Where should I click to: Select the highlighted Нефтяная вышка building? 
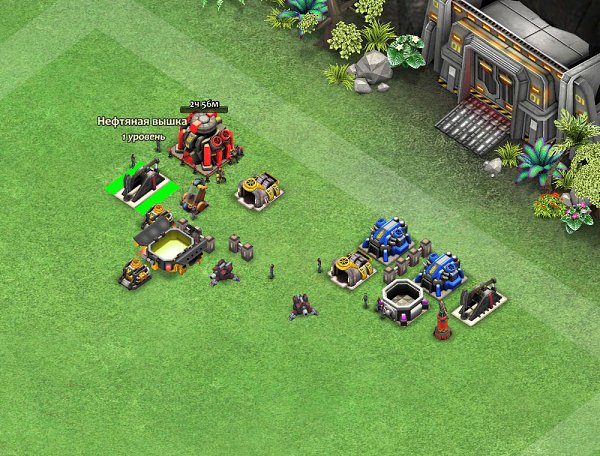tap(142, 184)
